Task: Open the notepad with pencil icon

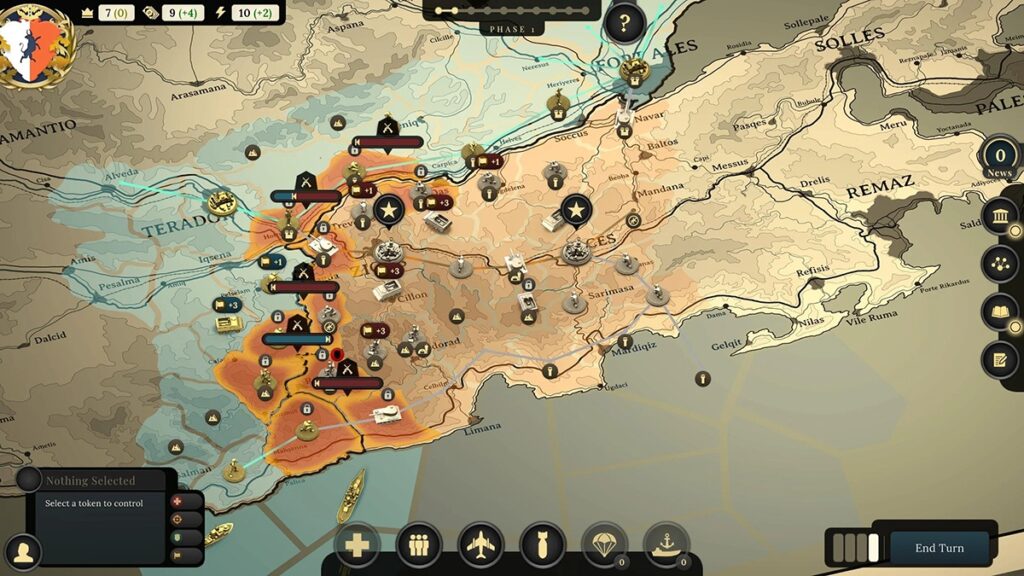Action: 999,359
